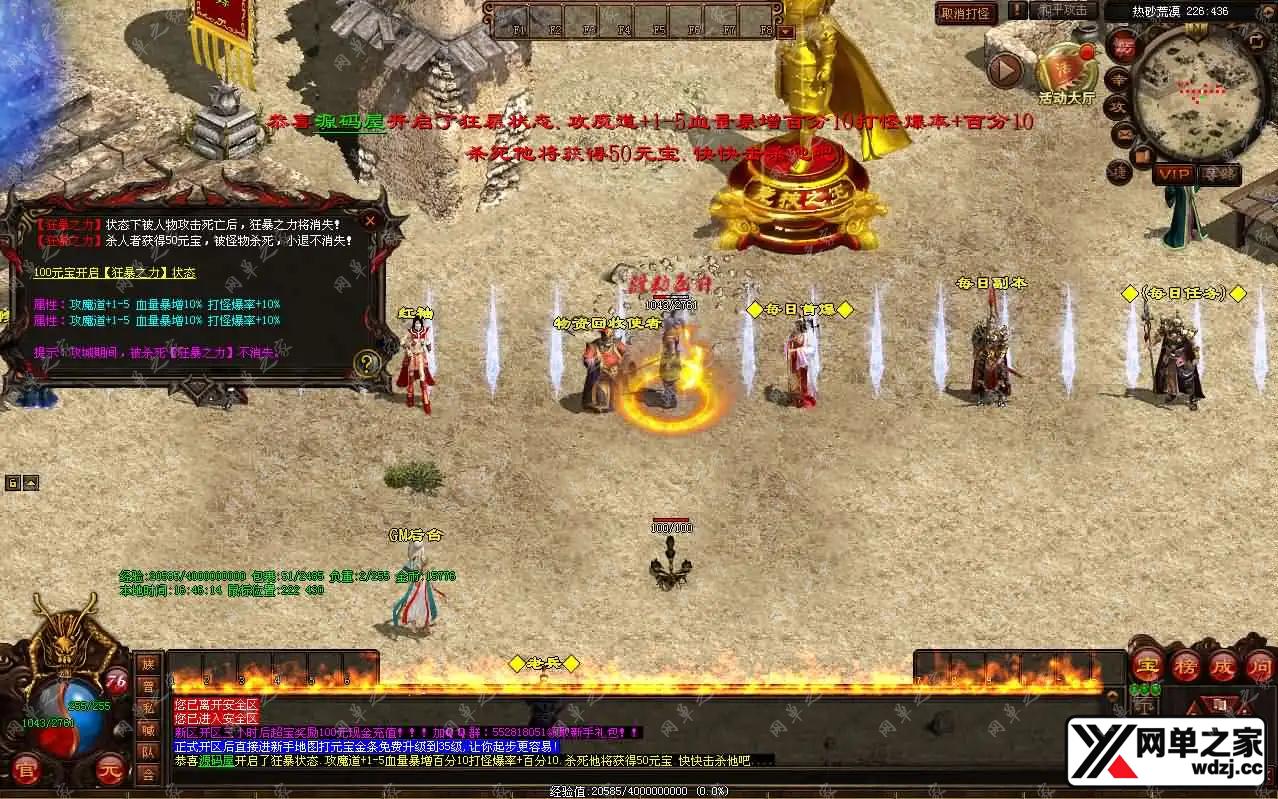Open the VIP button below the minimap
Viewport: 1278px width, 799px height.
point(1174,174)
